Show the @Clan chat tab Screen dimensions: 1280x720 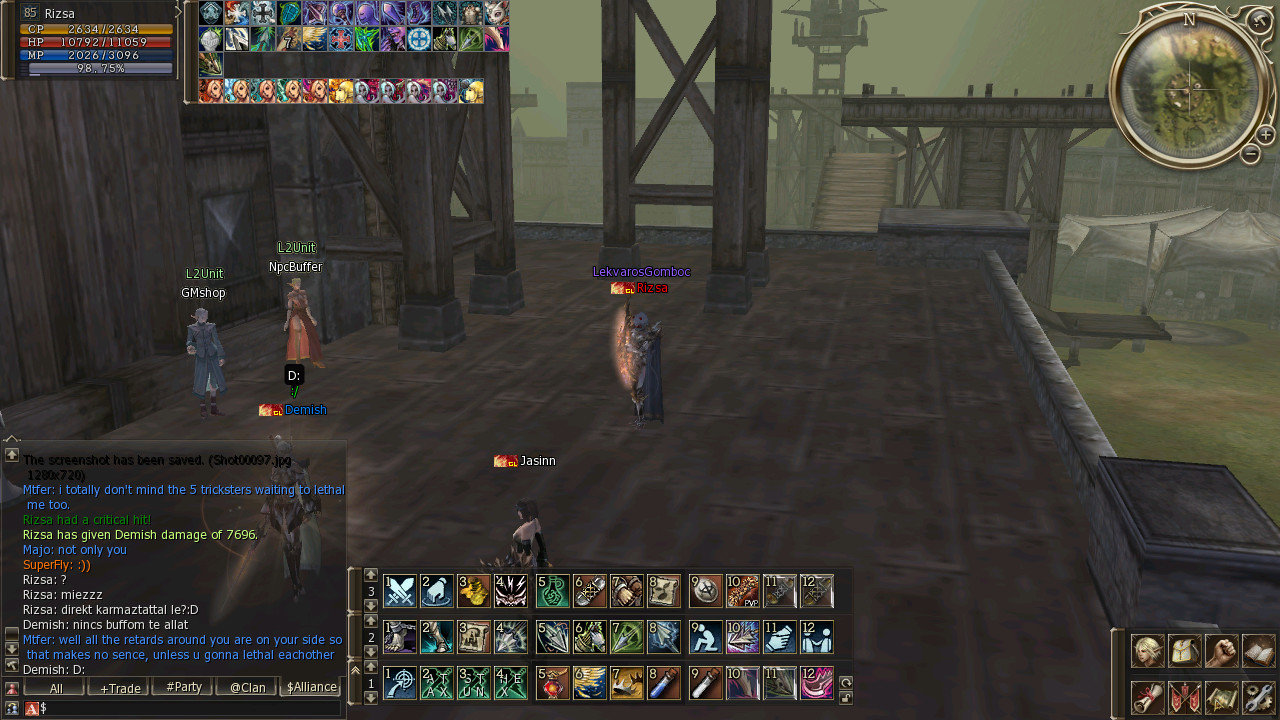coord(247,688)
